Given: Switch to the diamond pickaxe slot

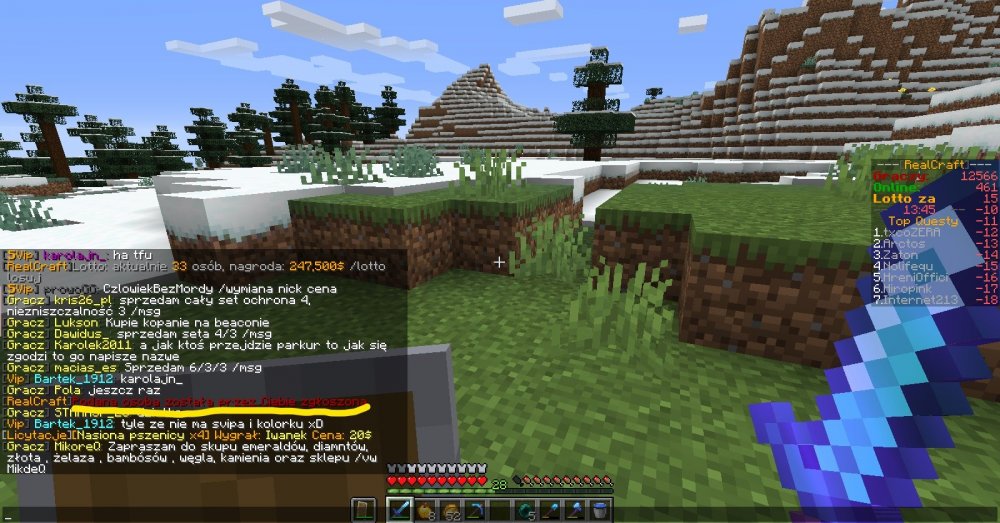Looking at the screenshot, I should pyautogui.click(x=478, y=510).
